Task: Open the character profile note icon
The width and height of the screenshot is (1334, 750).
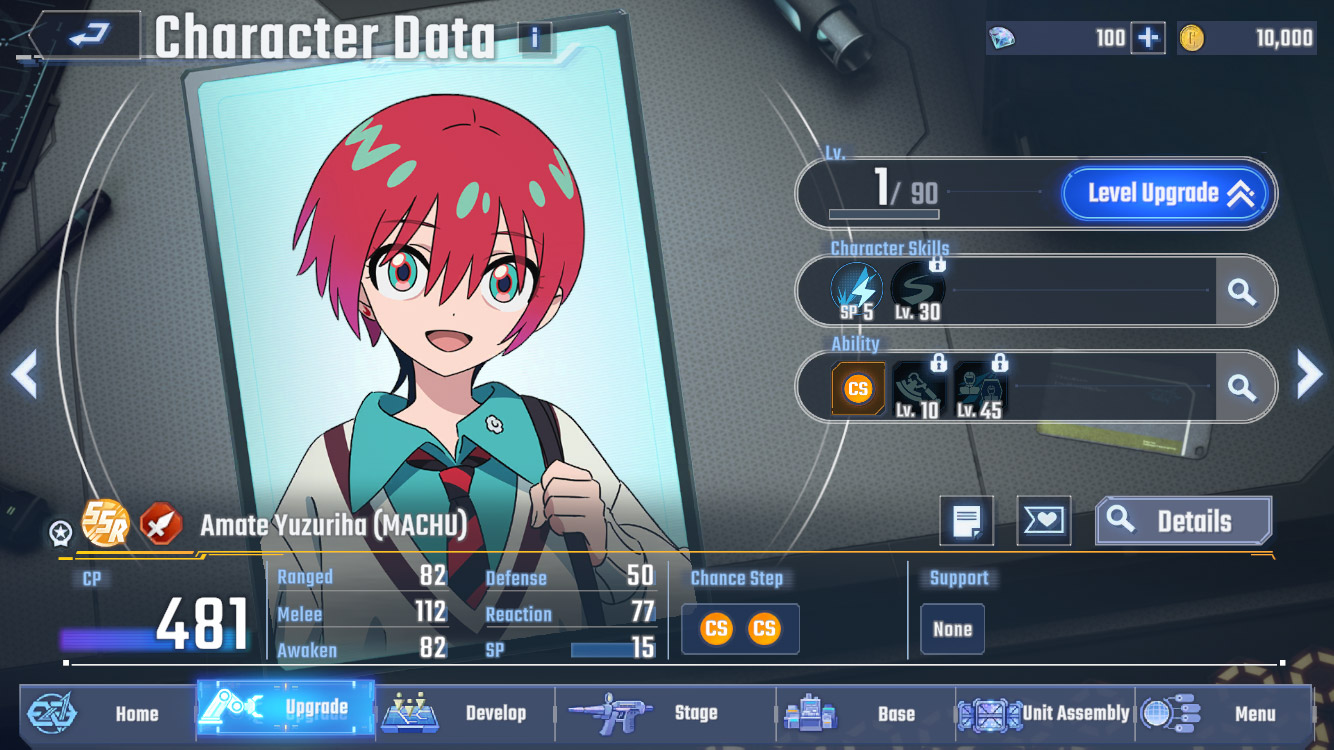Action: [966, 521]
